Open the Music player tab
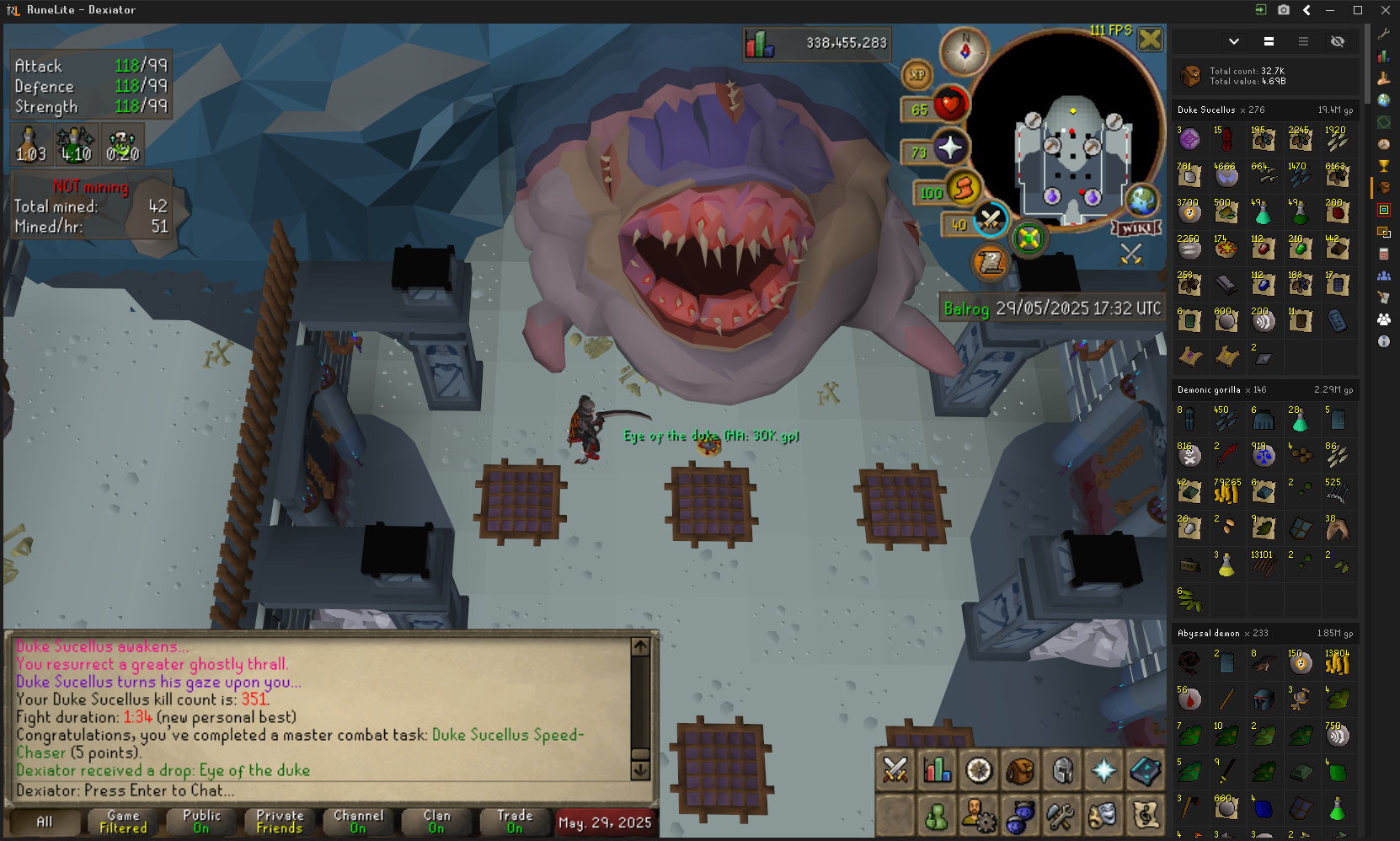Image resolution: width=1400 pixels, height=841 pixels. (x=1146, y=815)
